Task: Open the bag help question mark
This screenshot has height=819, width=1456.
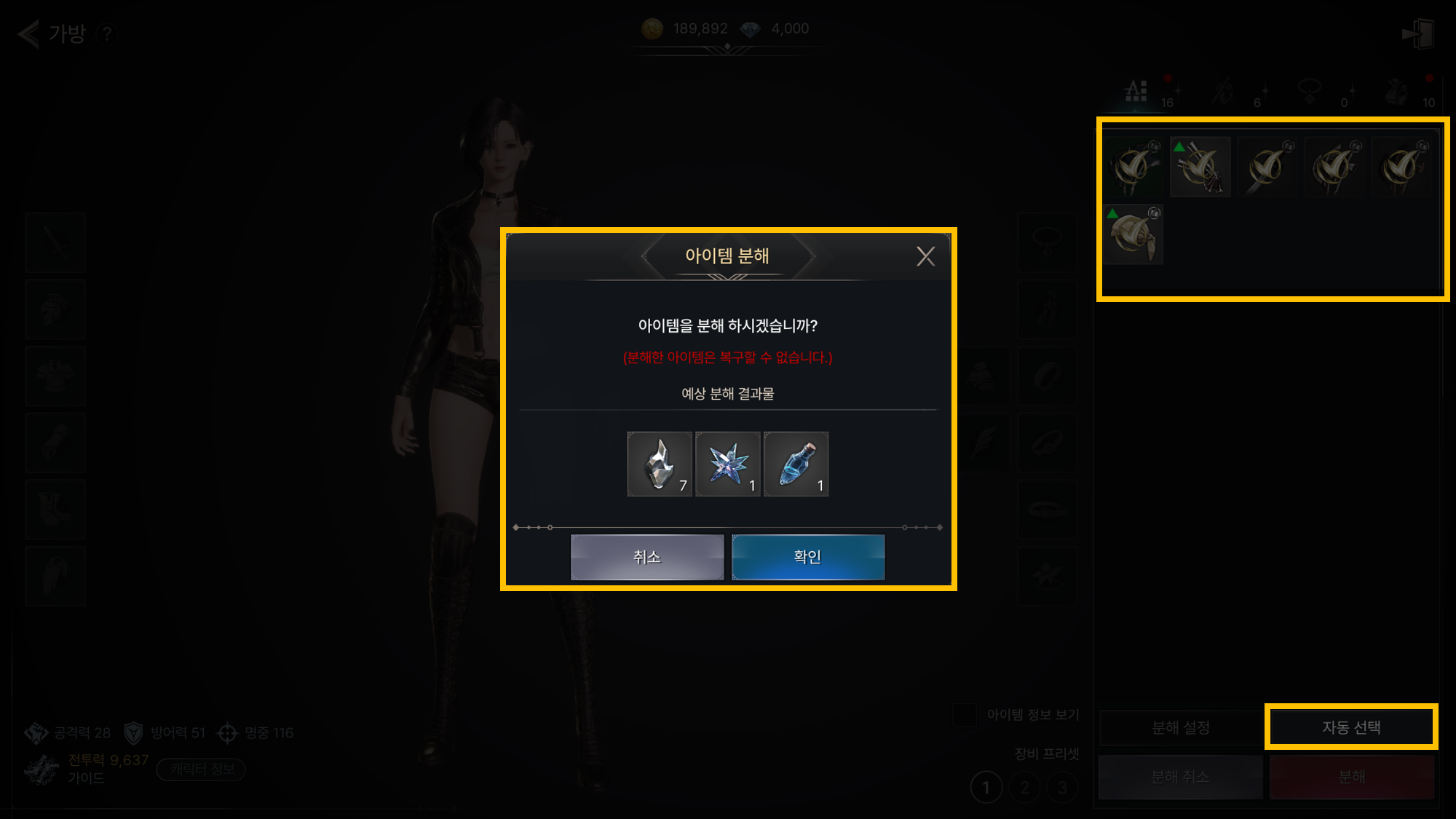Action: click(107, 33)
